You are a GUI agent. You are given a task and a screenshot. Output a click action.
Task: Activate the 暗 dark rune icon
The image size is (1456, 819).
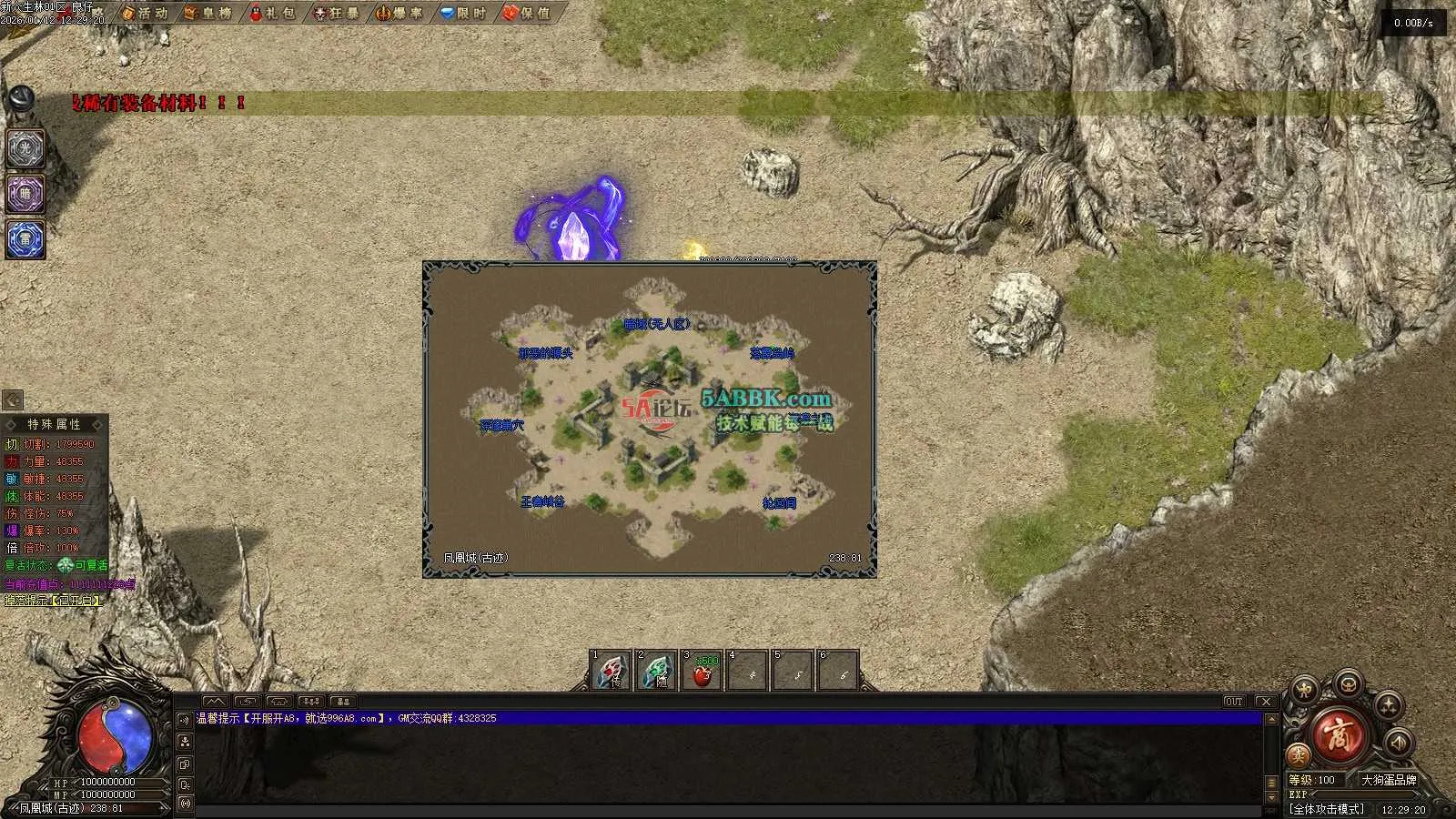pyautogui.click(x=25, y=194)
